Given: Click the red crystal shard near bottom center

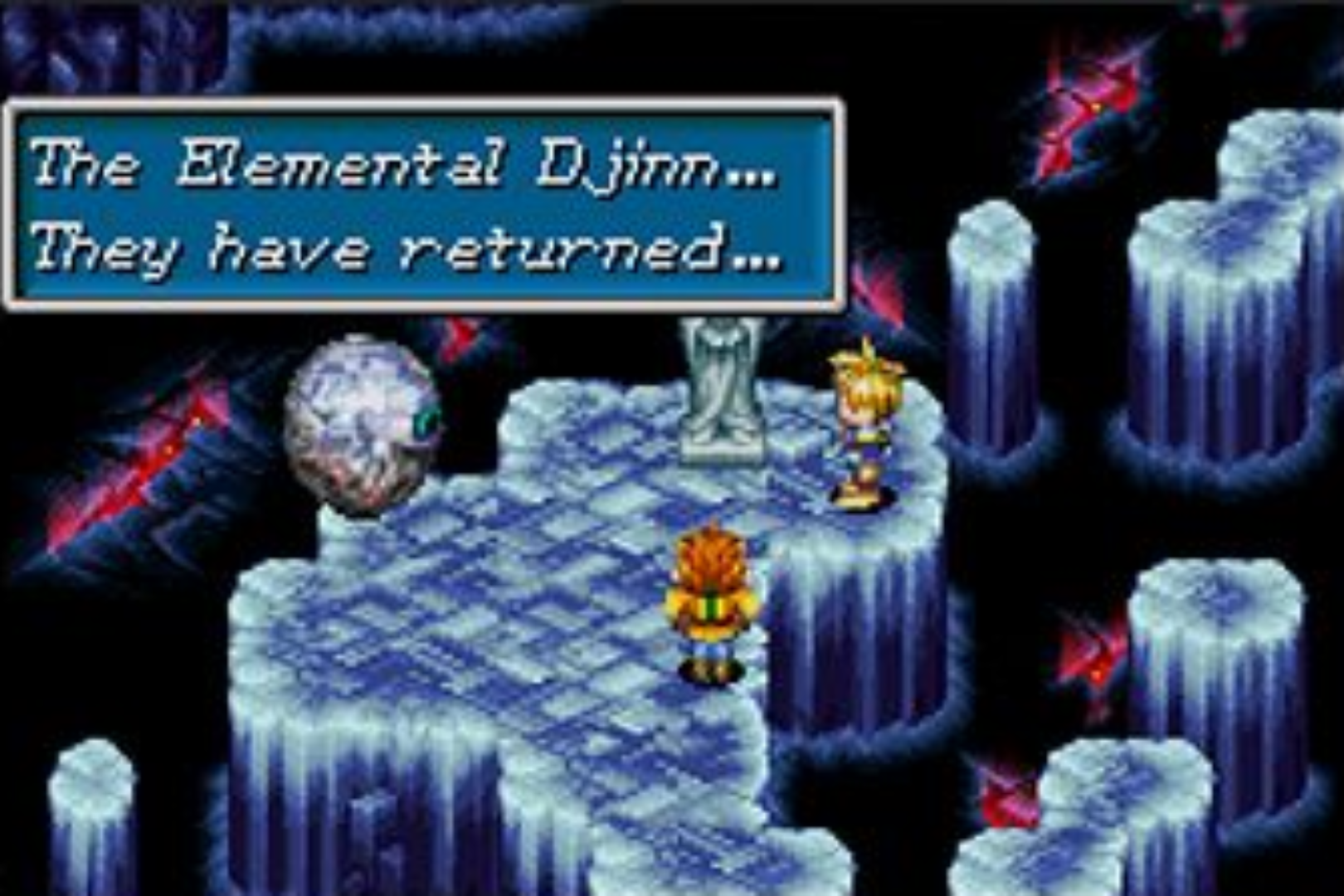Looking at the screenshot, I should click(x=1008, y=801).
